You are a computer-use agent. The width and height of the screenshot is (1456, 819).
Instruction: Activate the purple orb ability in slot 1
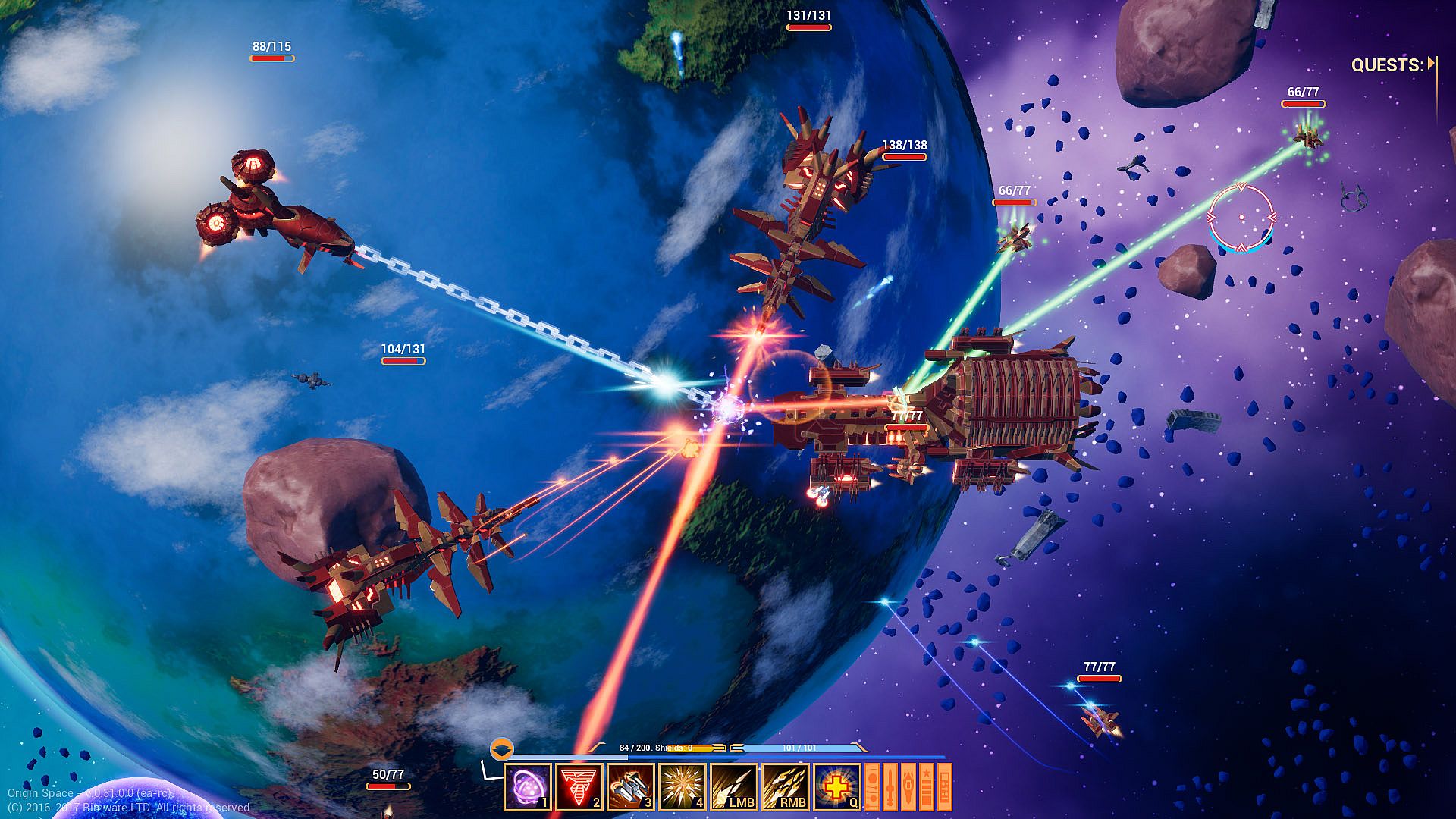528,787
